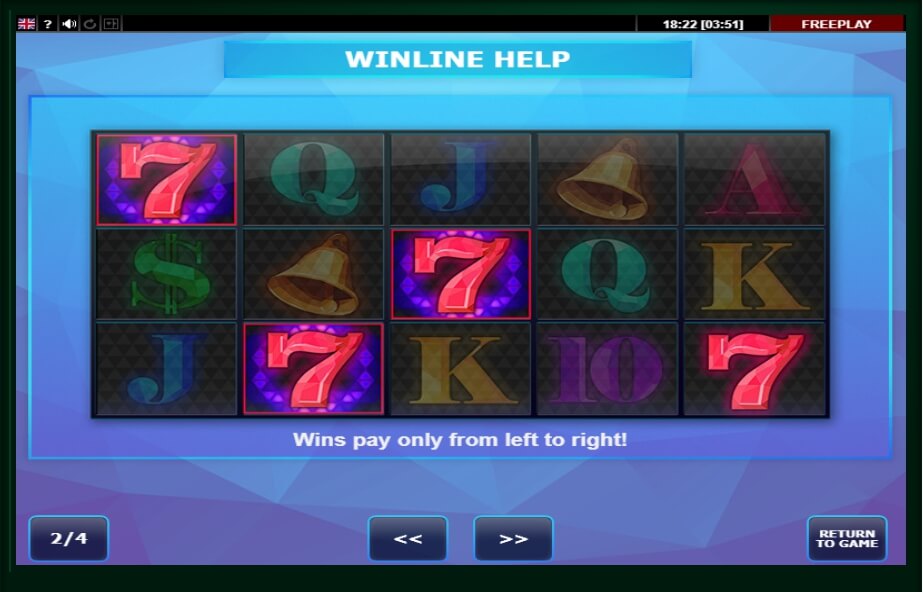Open the UK flag language selector
This screenshot has width=923, height=592.
click(27, 24)
